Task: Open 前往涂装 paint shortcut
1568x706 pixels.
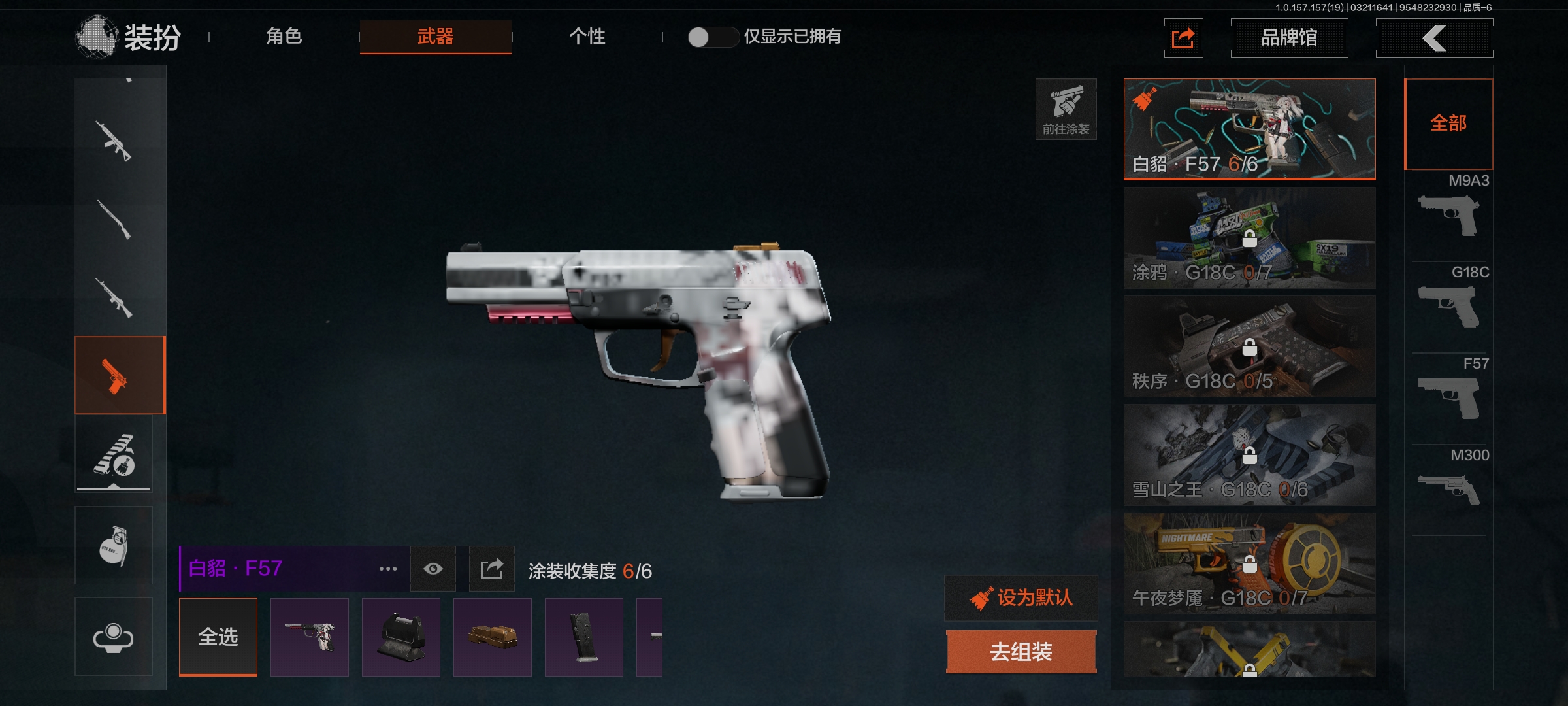Action: coord(1066,109)
